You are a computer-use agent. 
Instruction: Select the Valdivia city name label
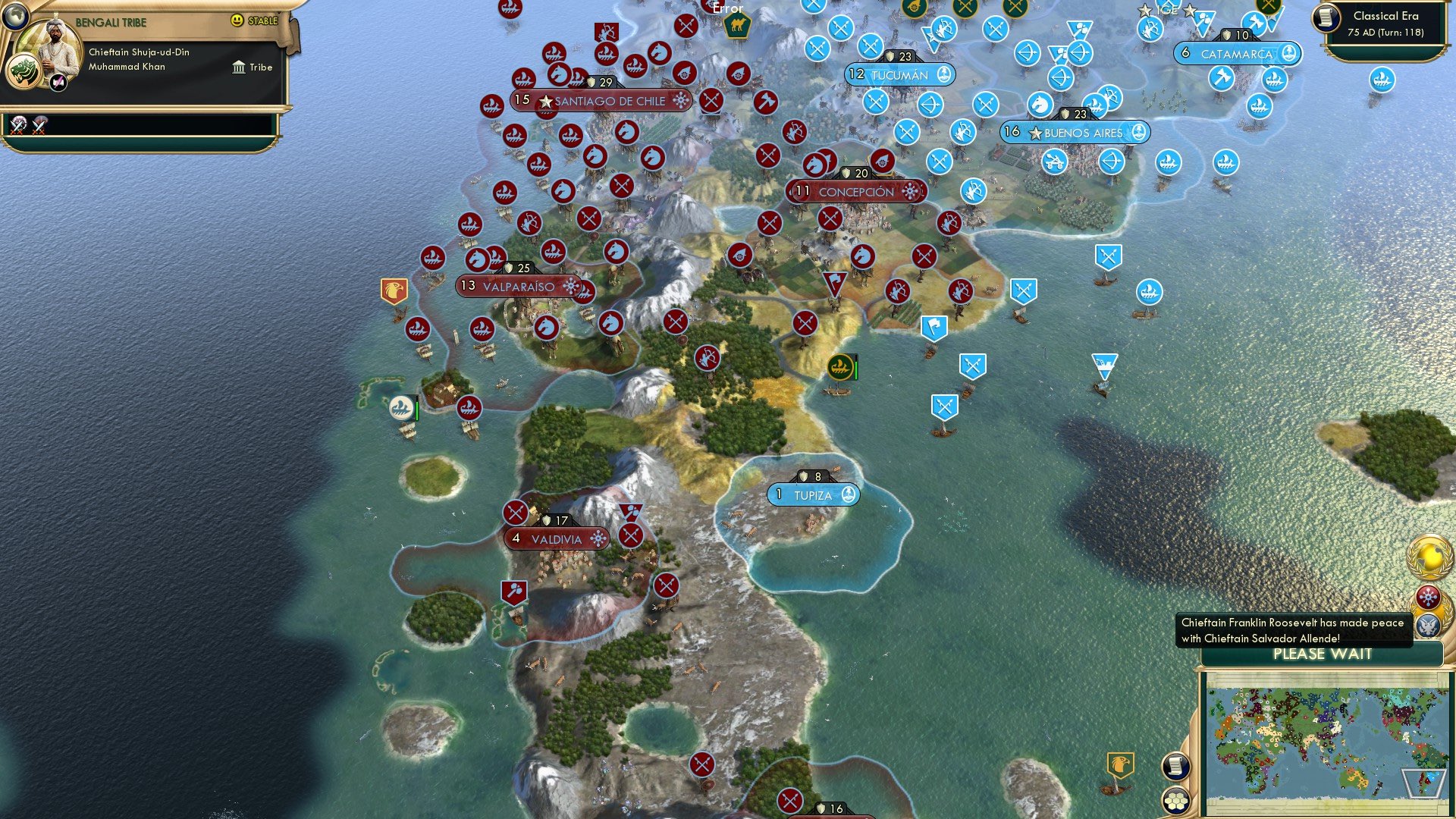tap(558, 538)
